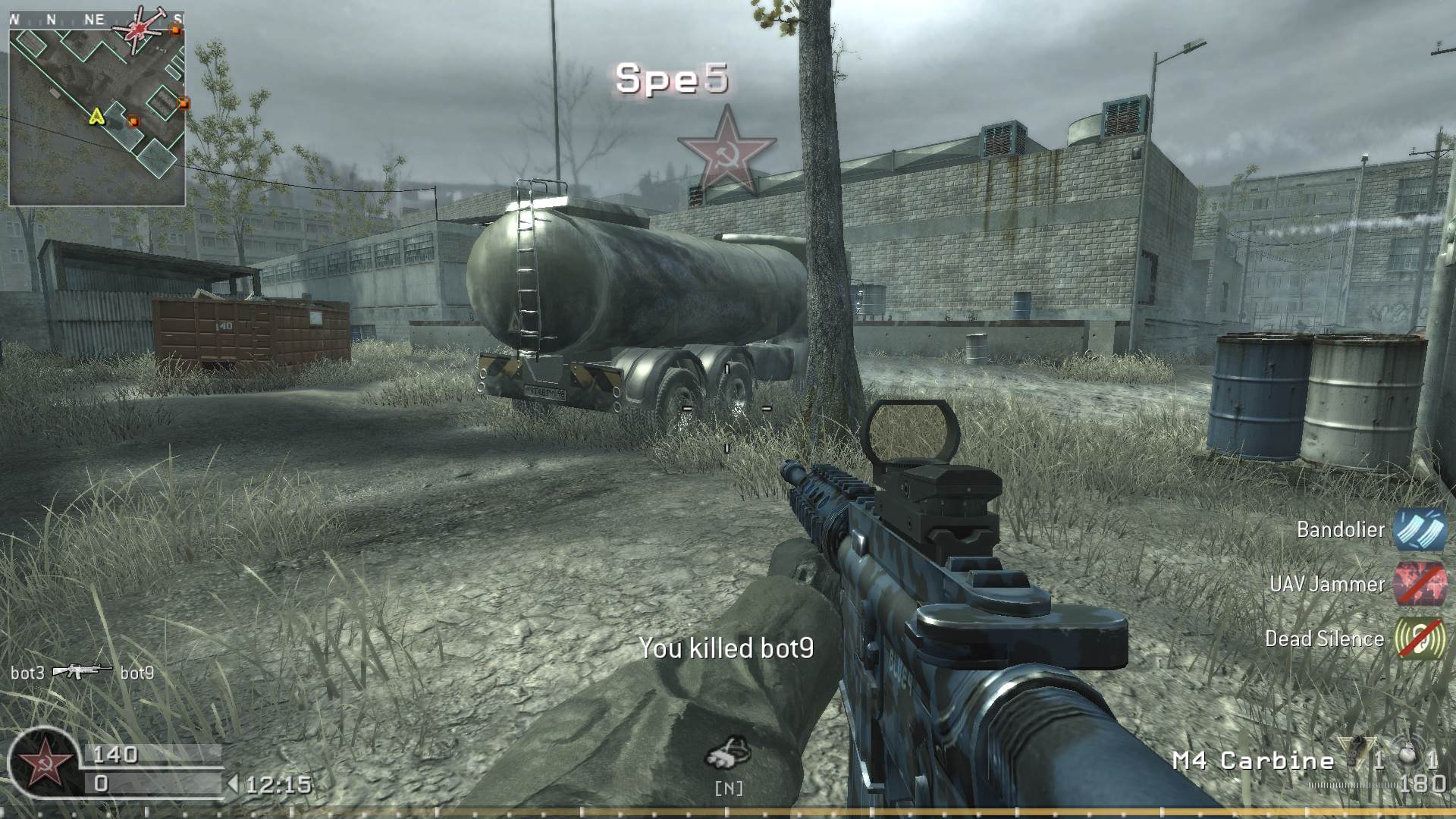Click the ammo reserve slider above 180

[x=1354, y=785]
